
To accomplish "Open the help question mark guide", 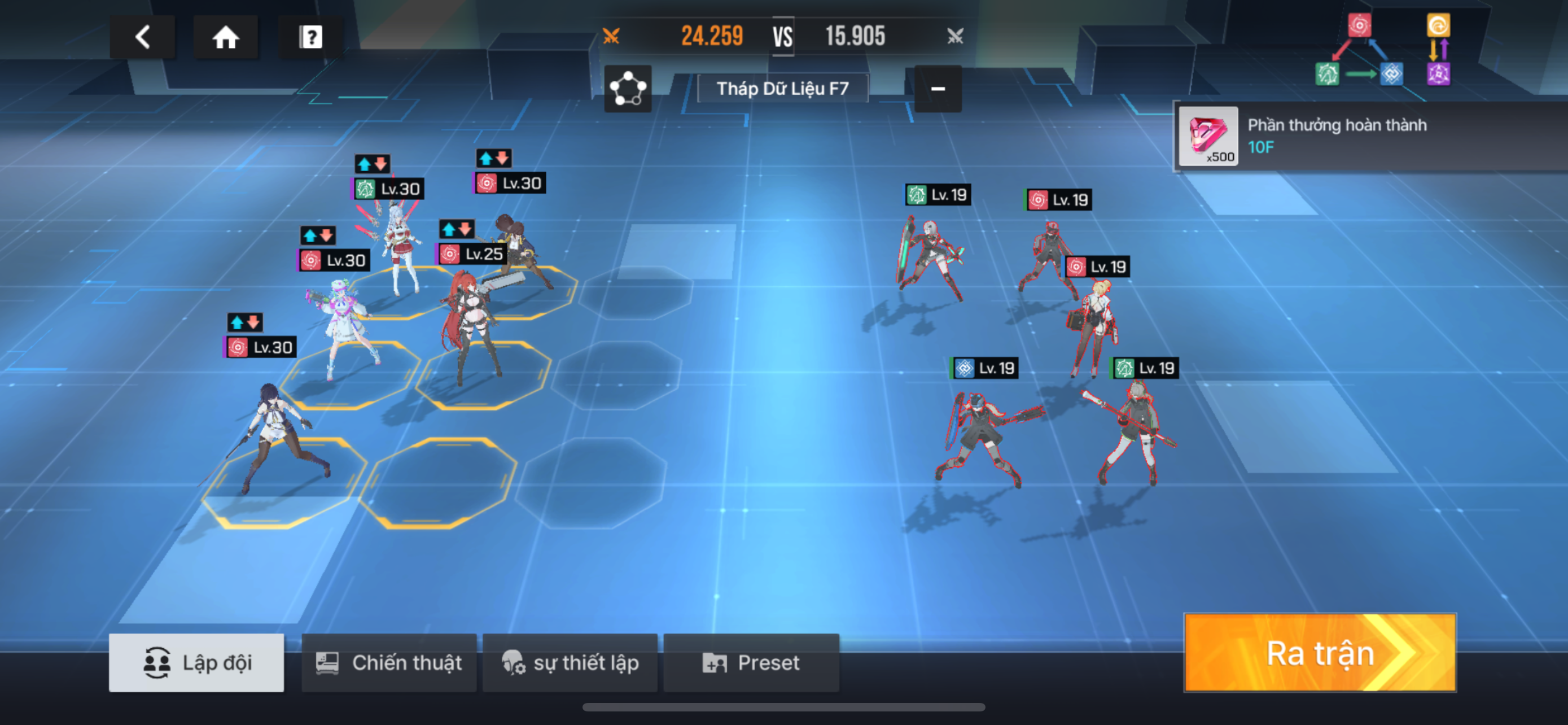I will pyautogui.click(x=310, y=37).
